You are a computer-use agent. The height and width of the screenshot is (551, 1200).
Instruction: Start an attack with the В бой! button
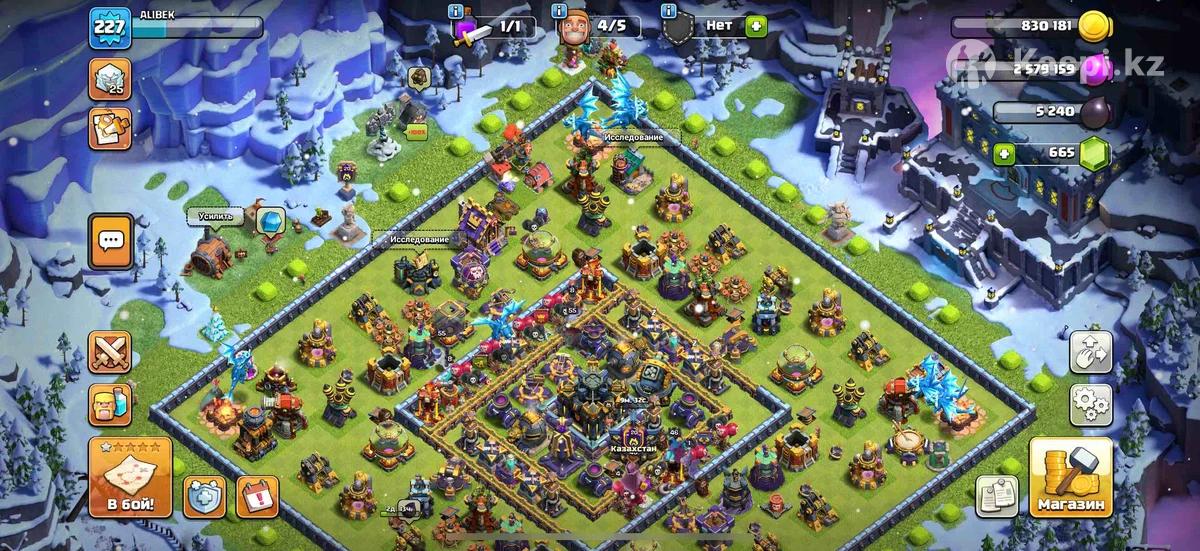(x=130, y=477)
